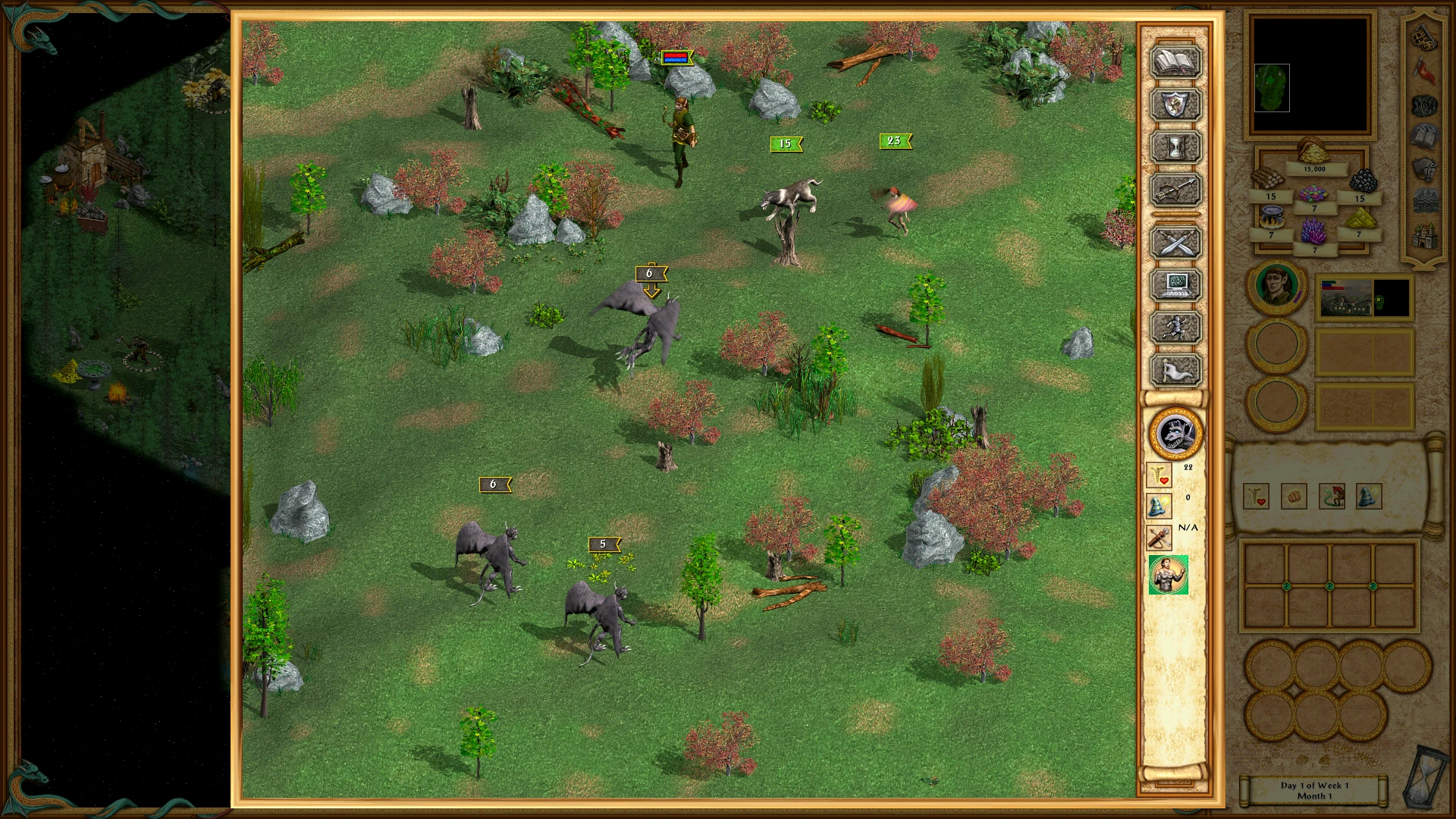This screenshot has width=1456, height=819.
Task: Click the crossed swords attack icon
Action: point(1176,243)
